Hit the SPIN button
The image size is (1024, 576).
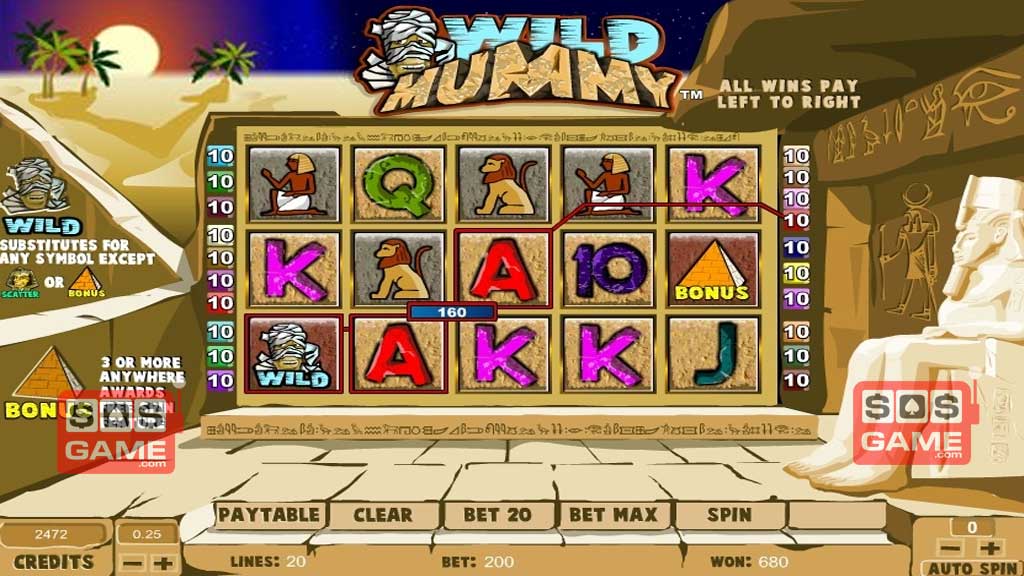(729, 515)
